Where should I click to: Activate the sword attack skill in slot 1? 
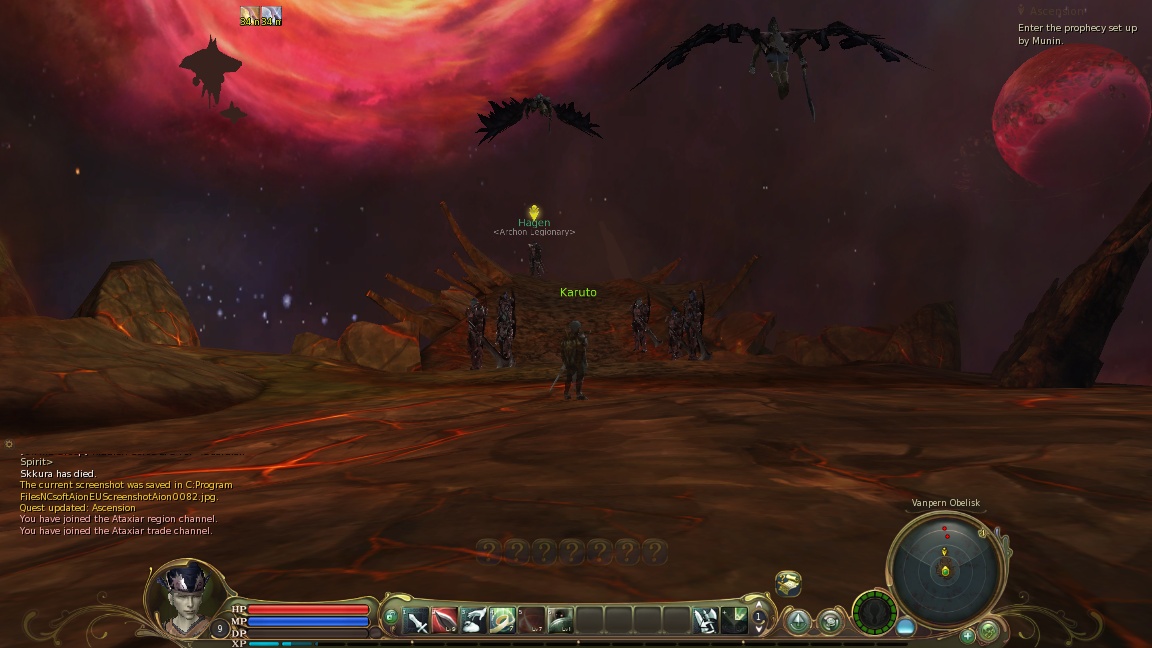coord(417,620)
